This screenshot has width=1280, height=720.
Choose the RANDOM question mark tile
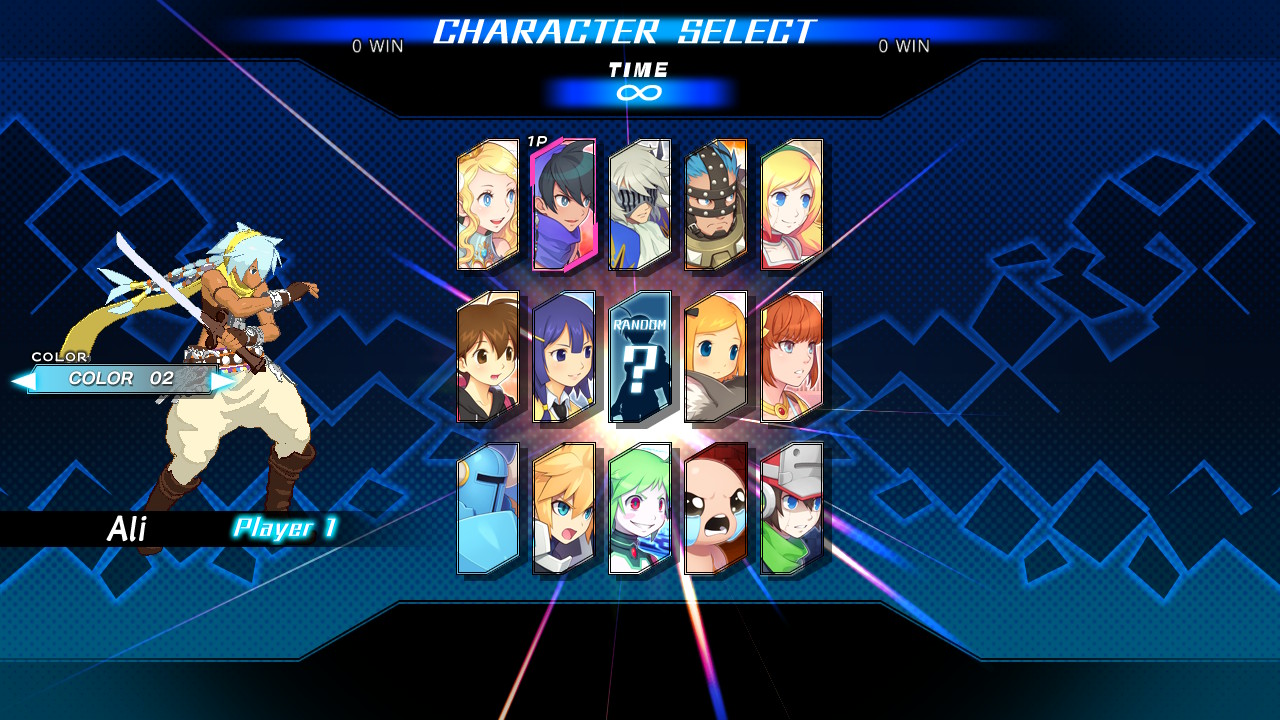pos(640,357)
